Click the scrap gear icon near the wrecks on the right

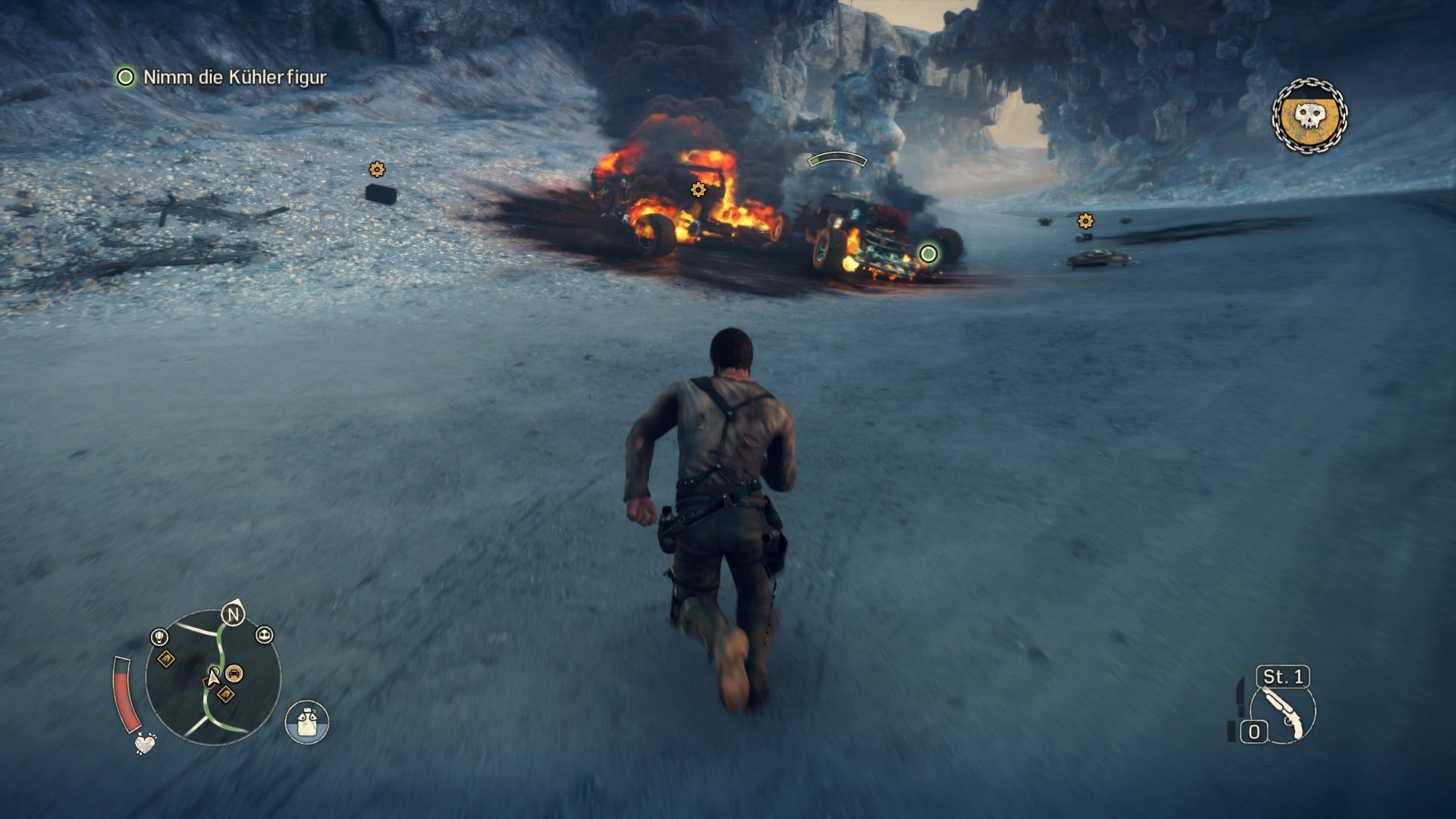1085,222
